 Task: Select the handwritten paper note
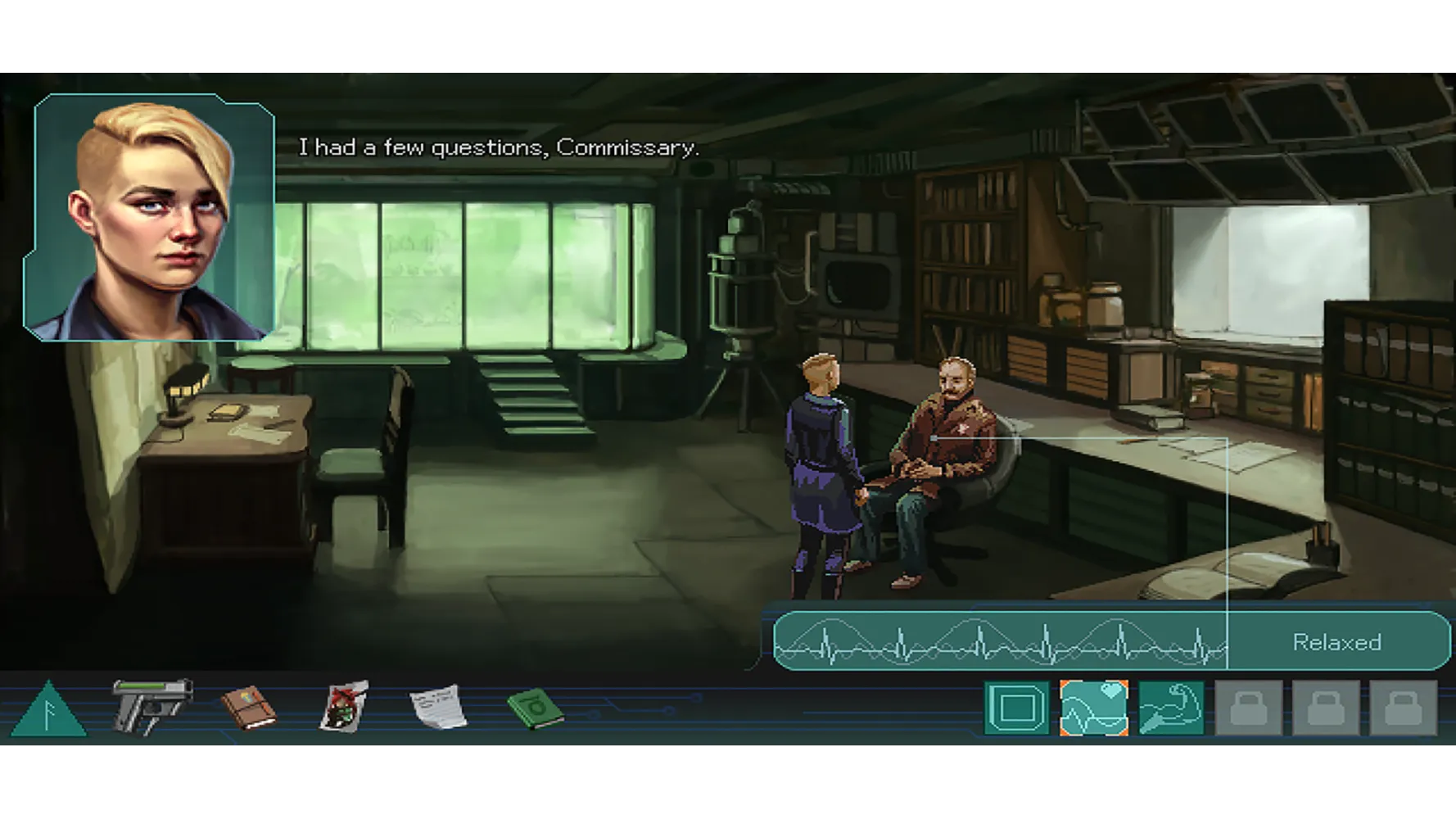tap(439, 707)
